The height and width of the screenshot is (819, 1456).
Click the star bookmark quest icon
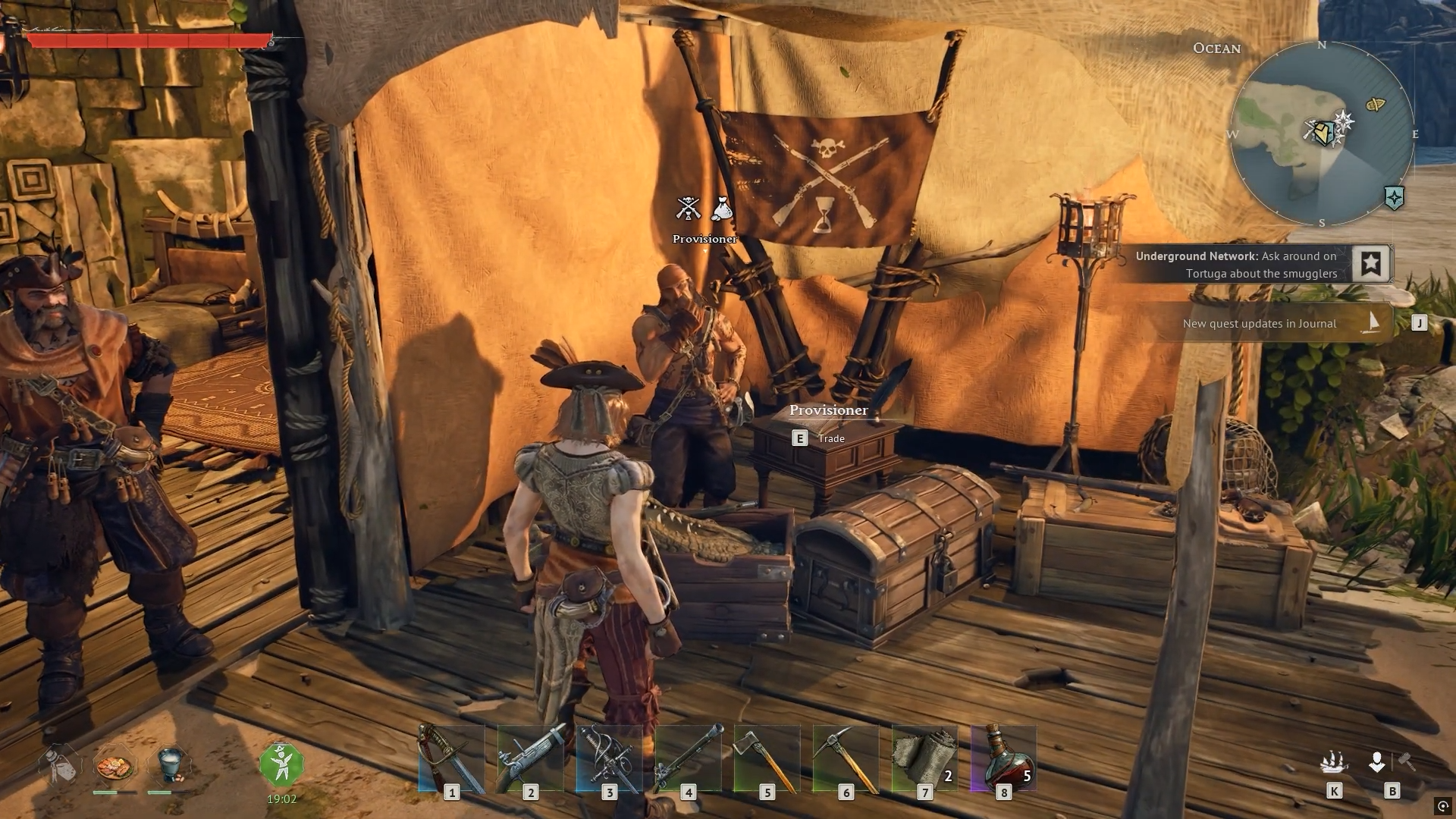[x=1370, y=264]
